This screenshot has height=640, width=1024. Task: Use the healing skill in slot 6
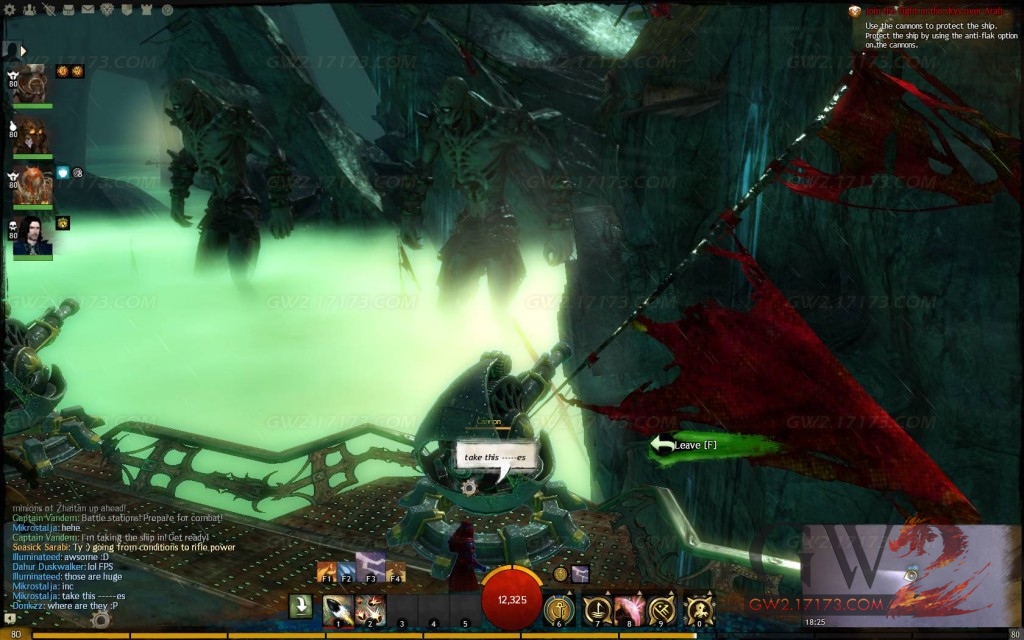tap(559, 607)
